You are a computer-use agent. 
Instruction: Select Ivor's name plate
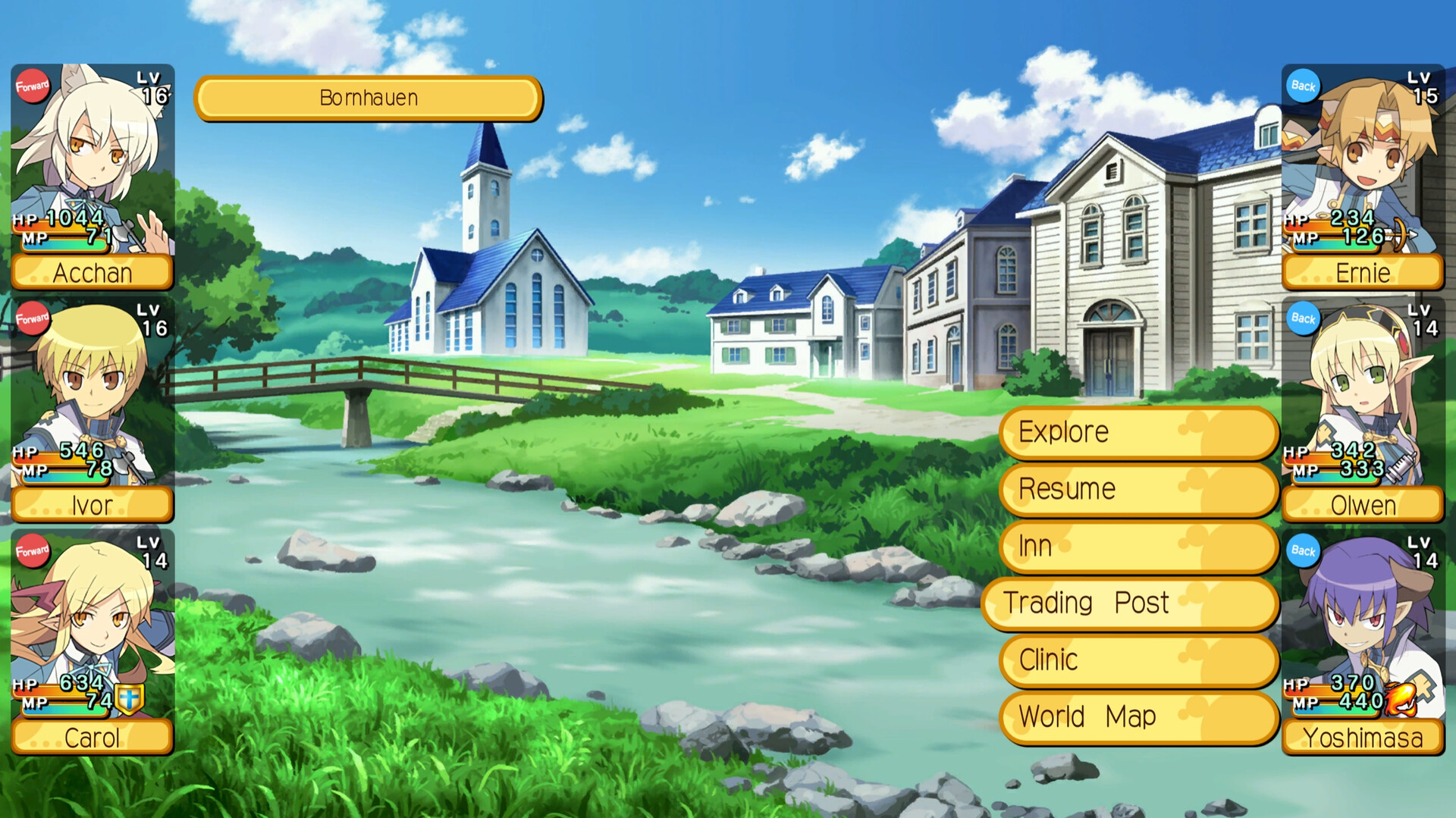(91, 504)
